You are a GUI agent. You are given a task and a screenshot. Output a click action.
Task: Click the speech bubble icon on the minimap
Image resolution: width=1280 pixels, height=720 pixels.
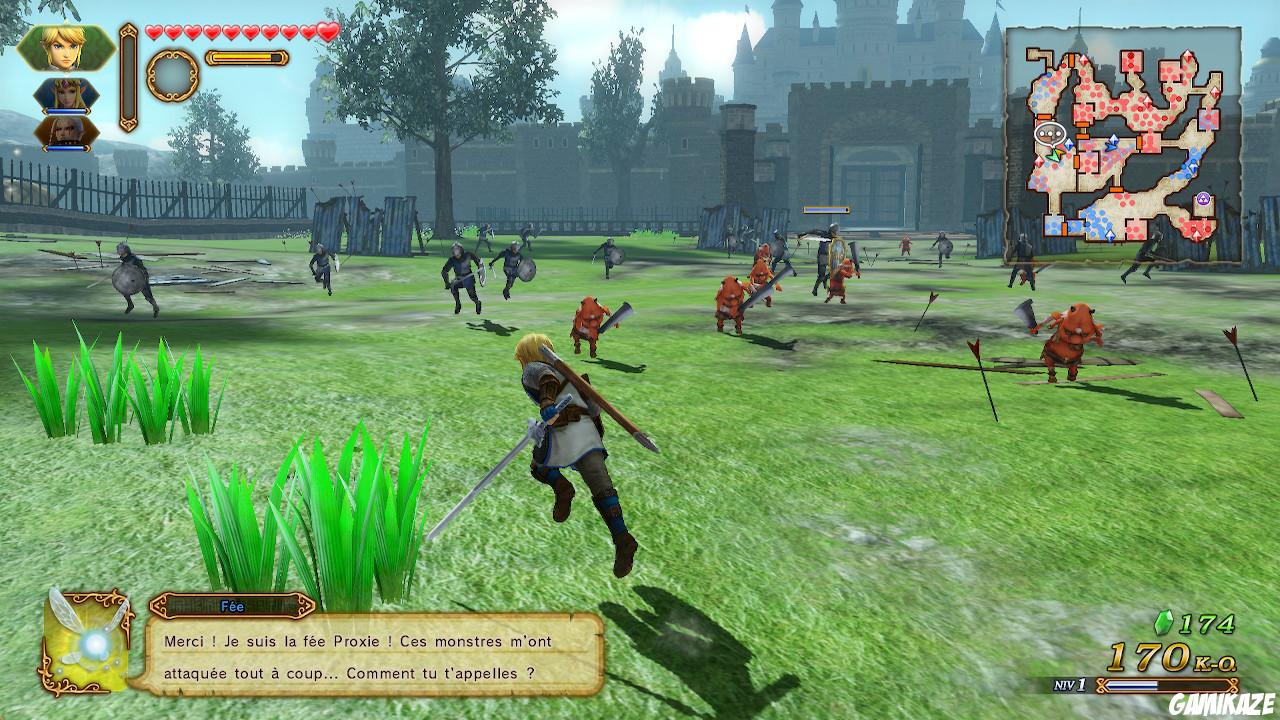1050,132
